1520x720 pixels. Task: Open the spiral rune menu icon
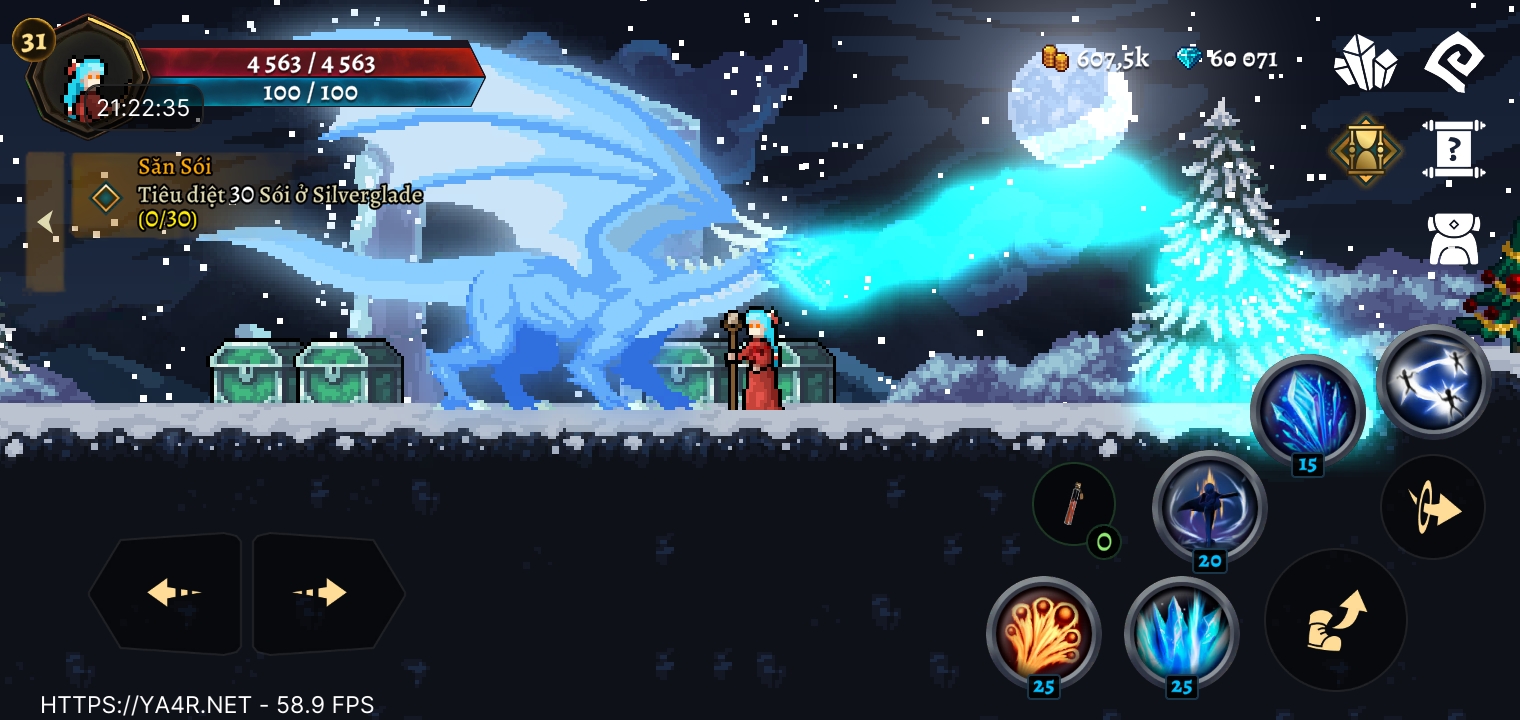(1454, 60)
